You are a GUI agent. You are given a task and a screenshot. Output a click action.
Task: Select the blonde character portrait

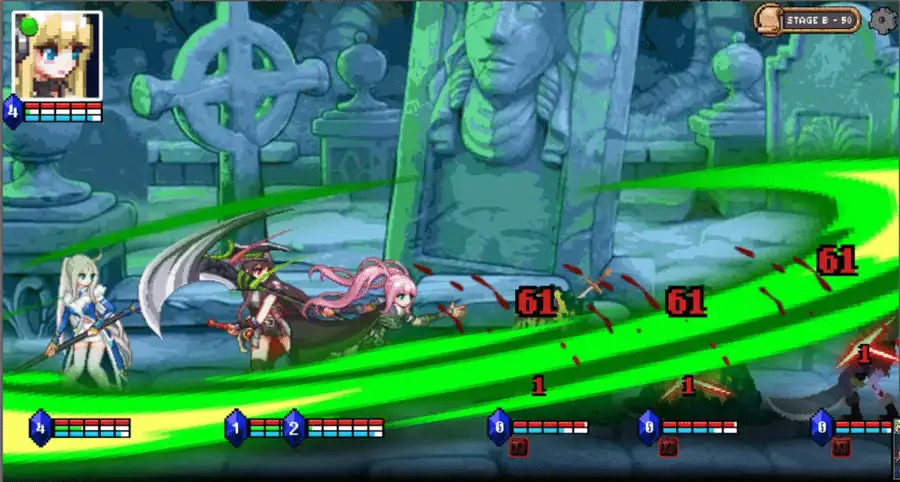pos(57,52)
